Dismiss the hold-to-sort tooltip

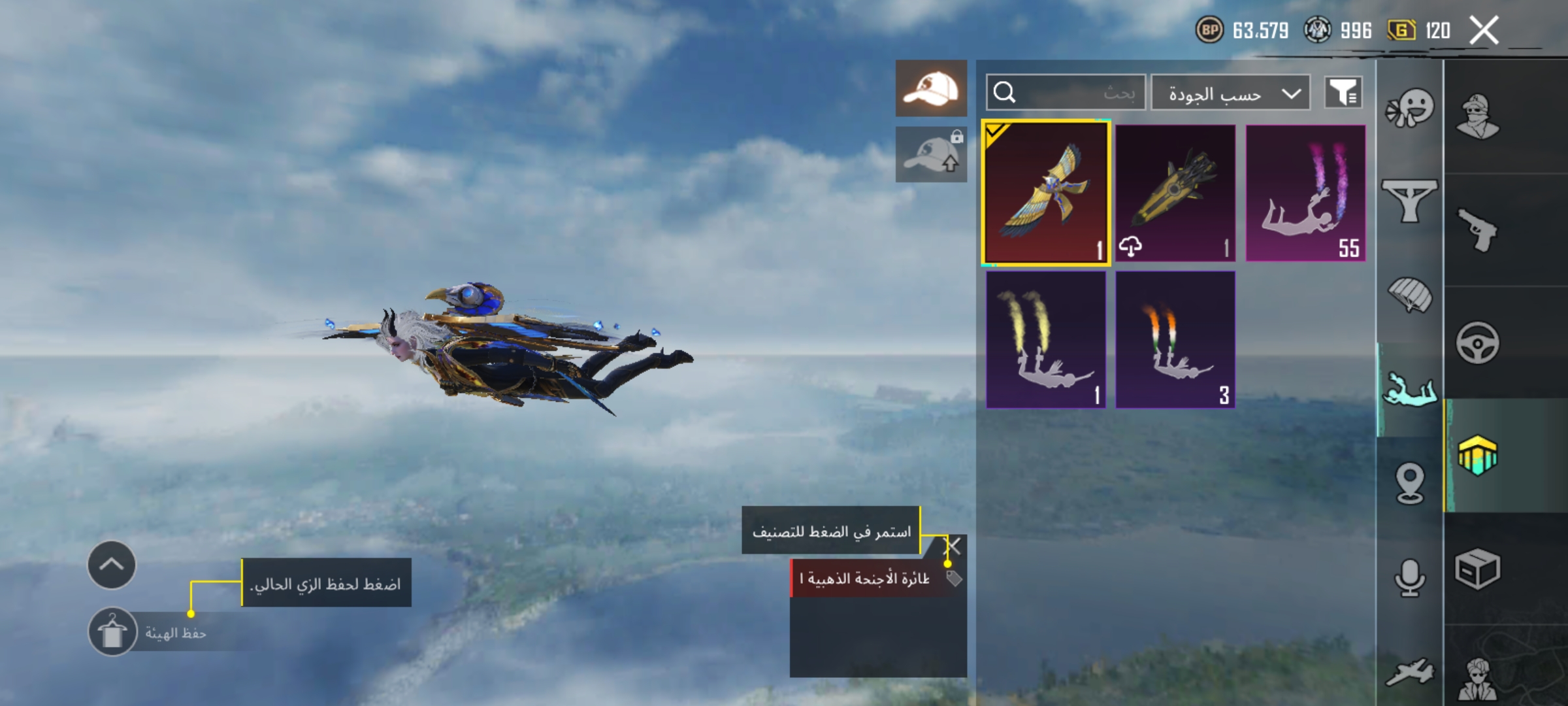pos(953,546)
